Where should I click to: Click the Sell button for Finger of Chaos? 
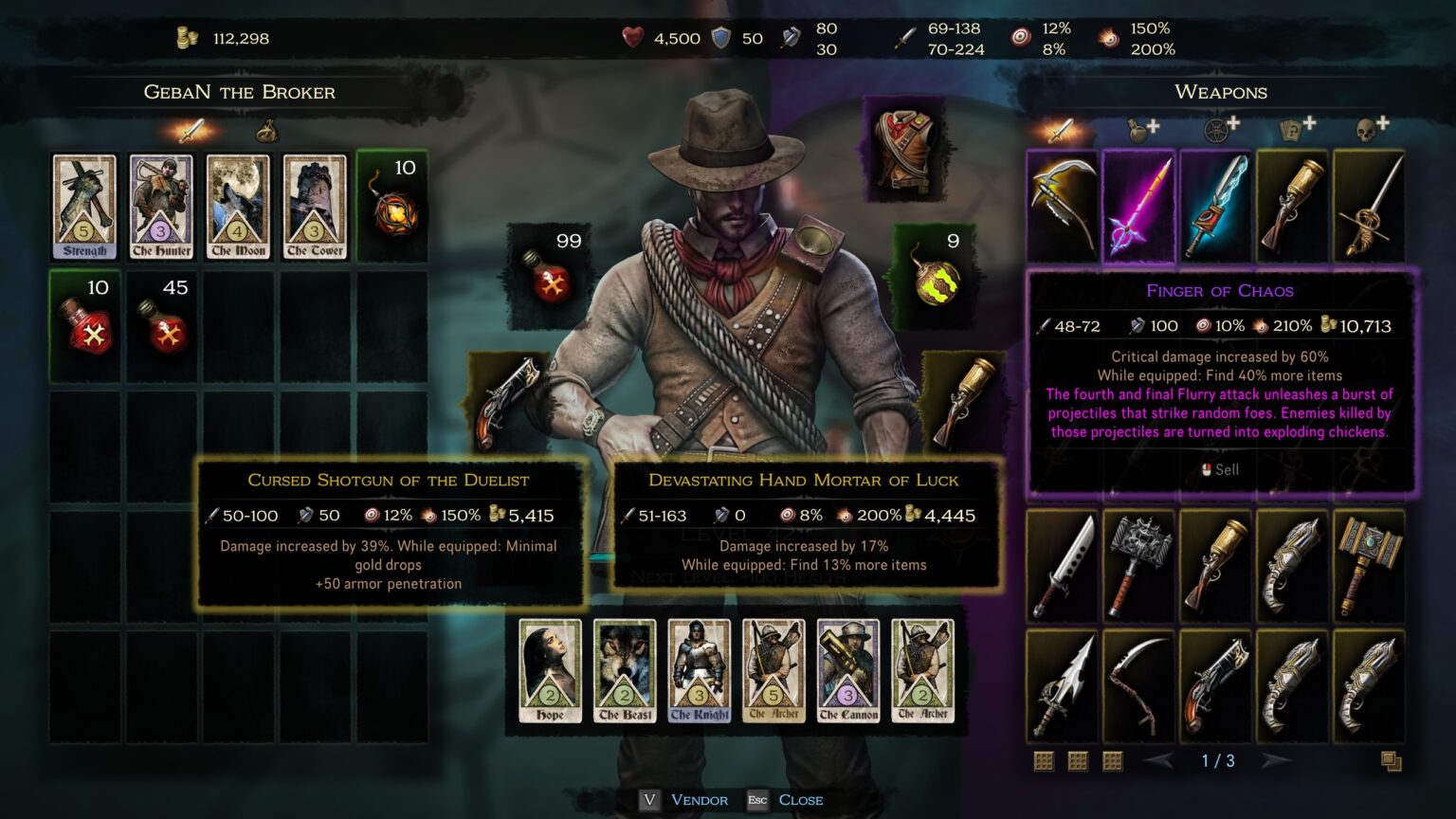(1221, 468)
